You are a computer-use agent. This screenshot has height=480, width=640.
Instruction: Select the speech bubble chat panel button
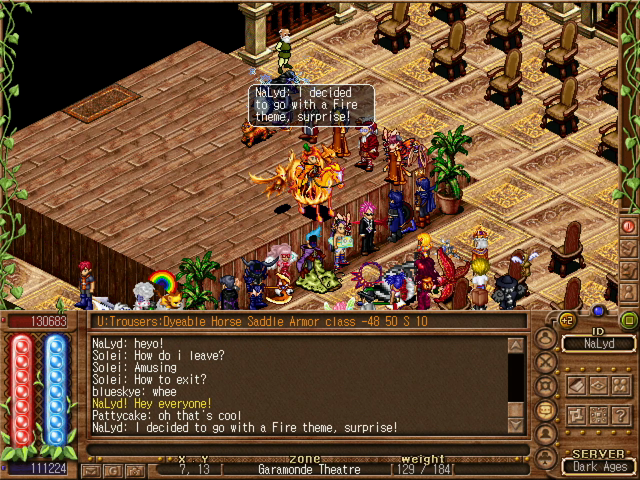click(546, 411)
